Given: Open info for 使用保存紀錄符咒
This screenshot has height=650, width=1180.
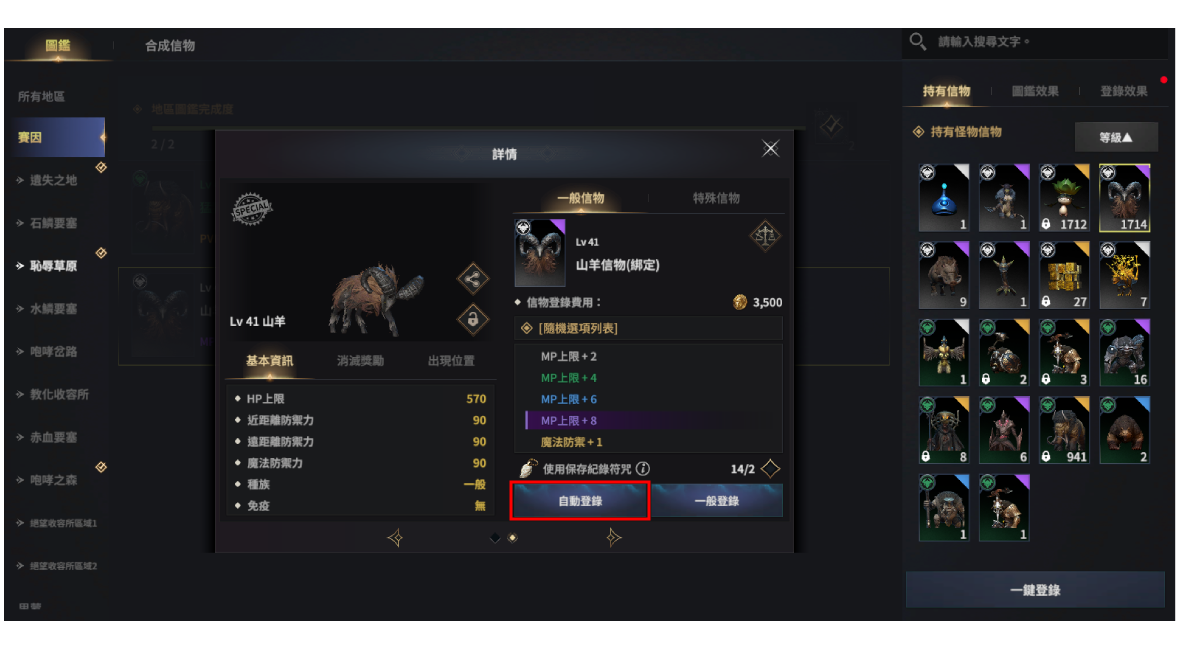Looking at the screenshot, I should [x=643, y=468].
